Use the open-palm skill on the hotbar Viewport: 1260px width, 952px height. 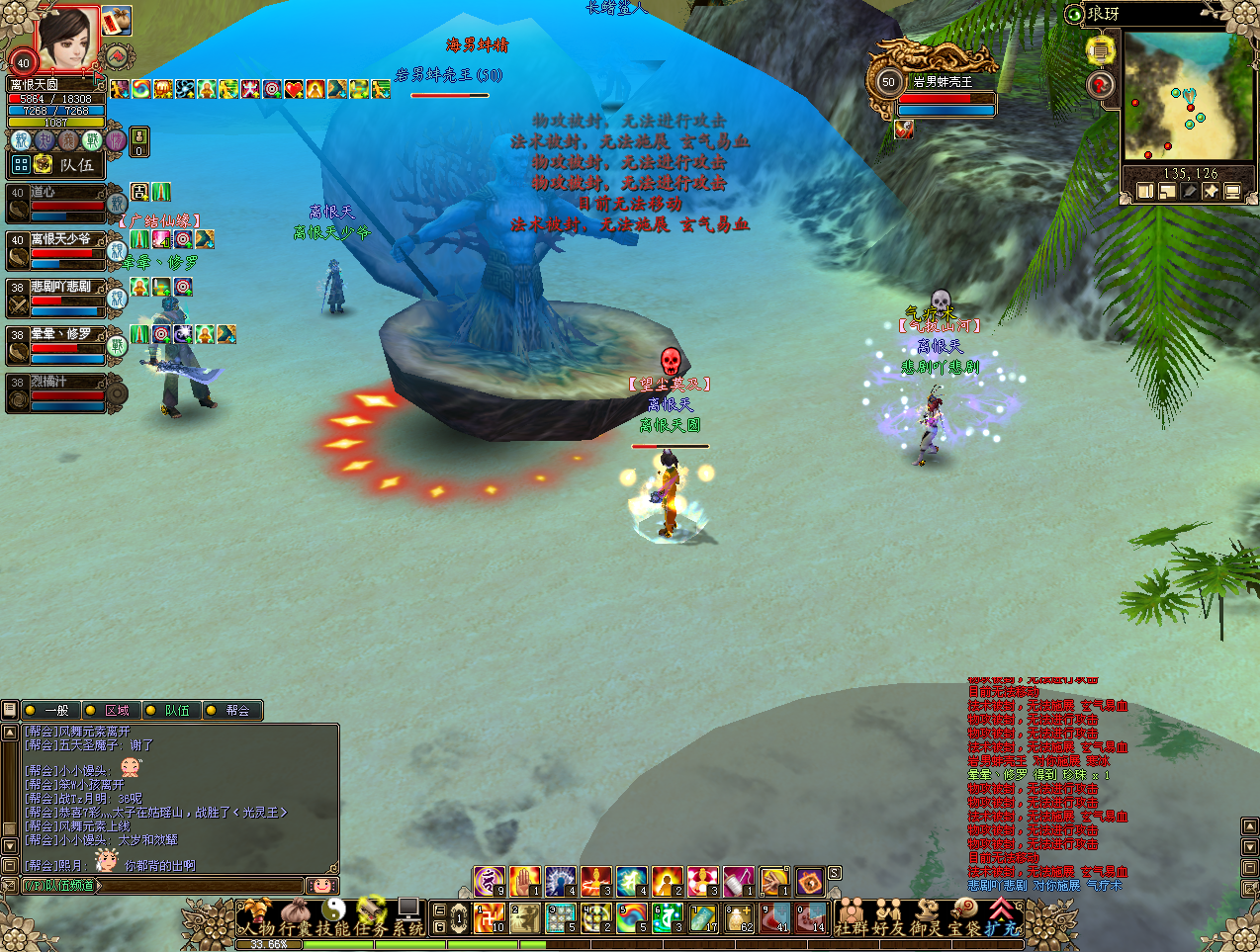point(525,880)
